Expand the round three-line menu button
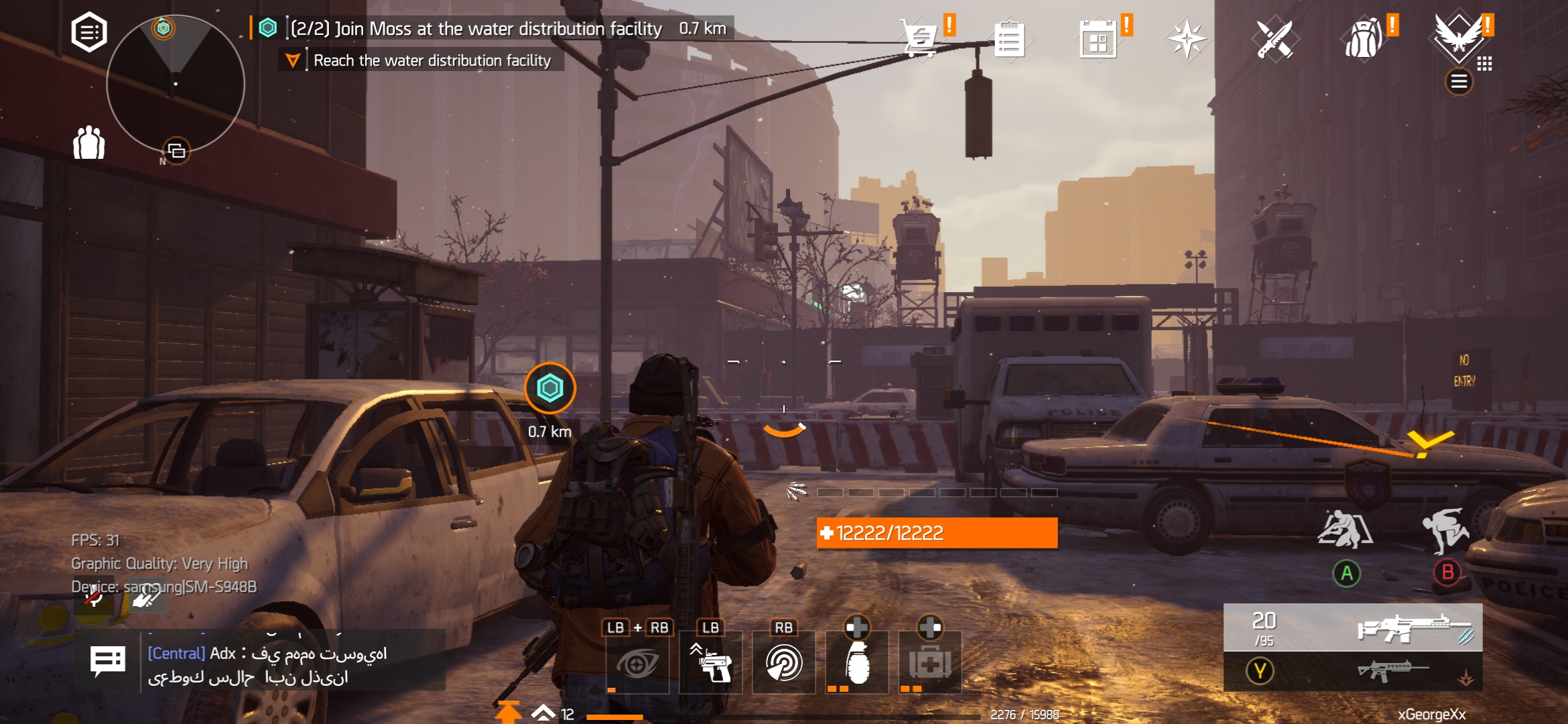 point(1459,82)
